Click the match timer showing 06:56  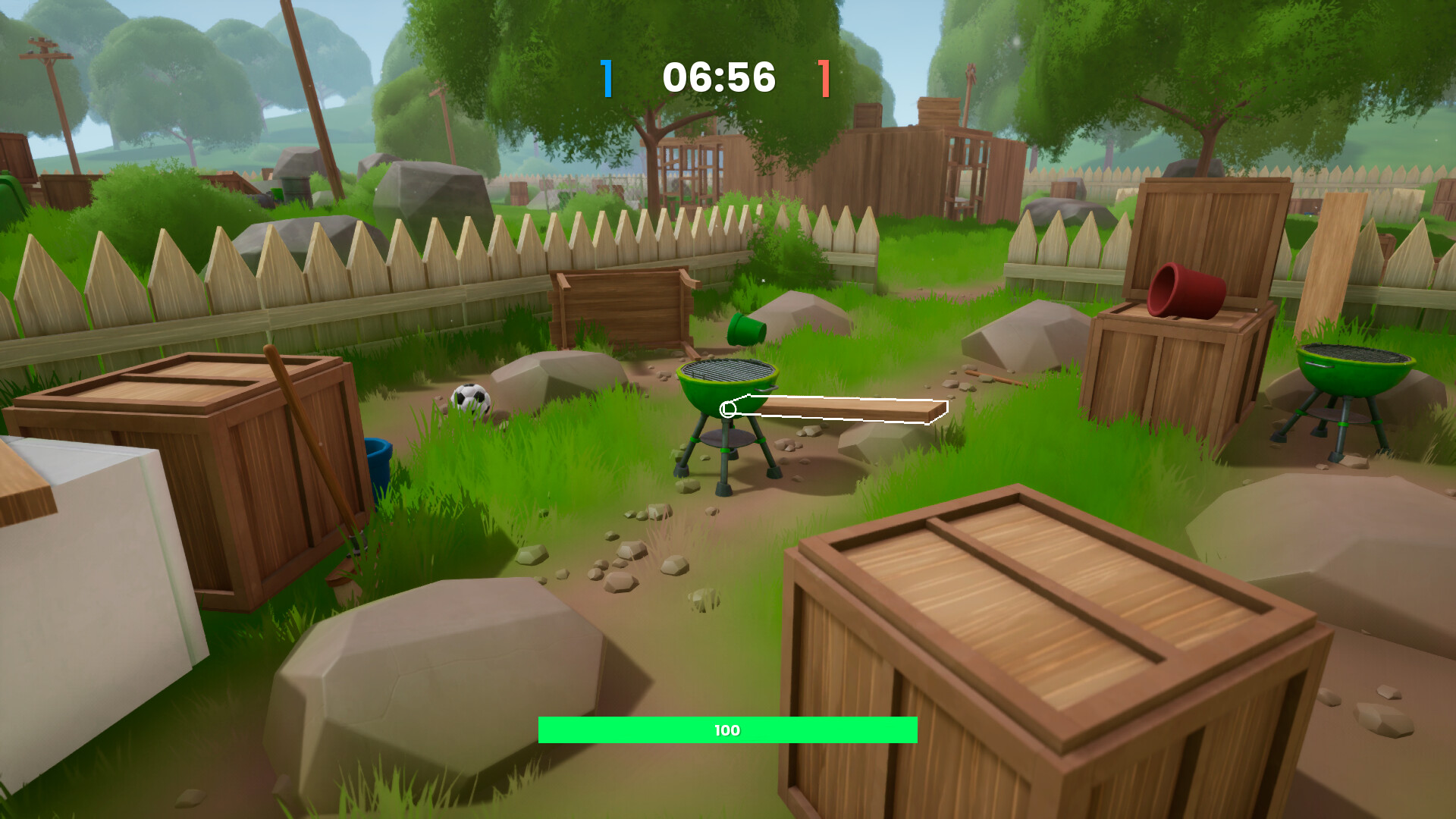pos(719,76)
